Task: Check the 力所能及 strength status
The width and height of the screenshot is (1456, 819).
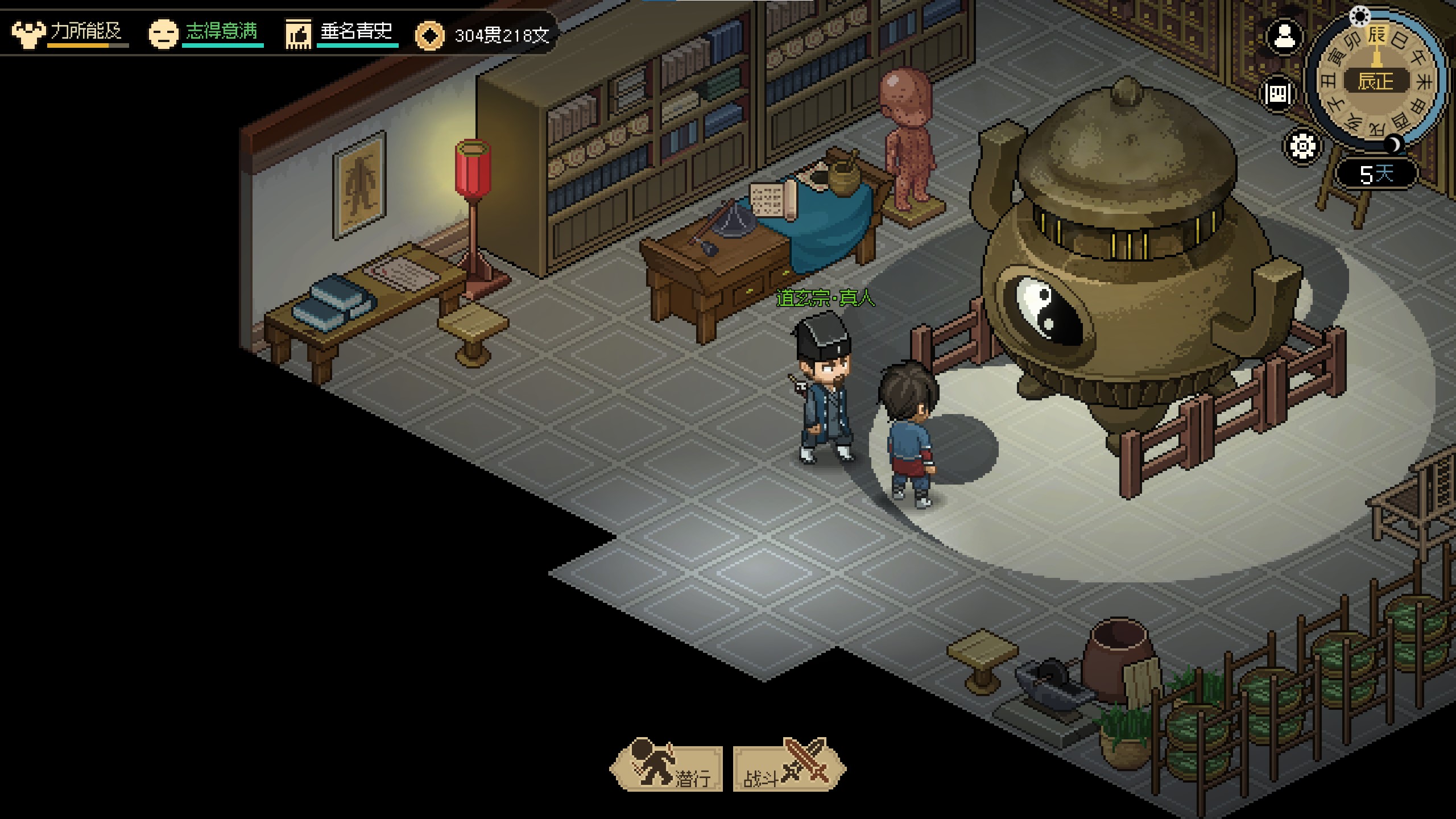Action: [69, 33]
